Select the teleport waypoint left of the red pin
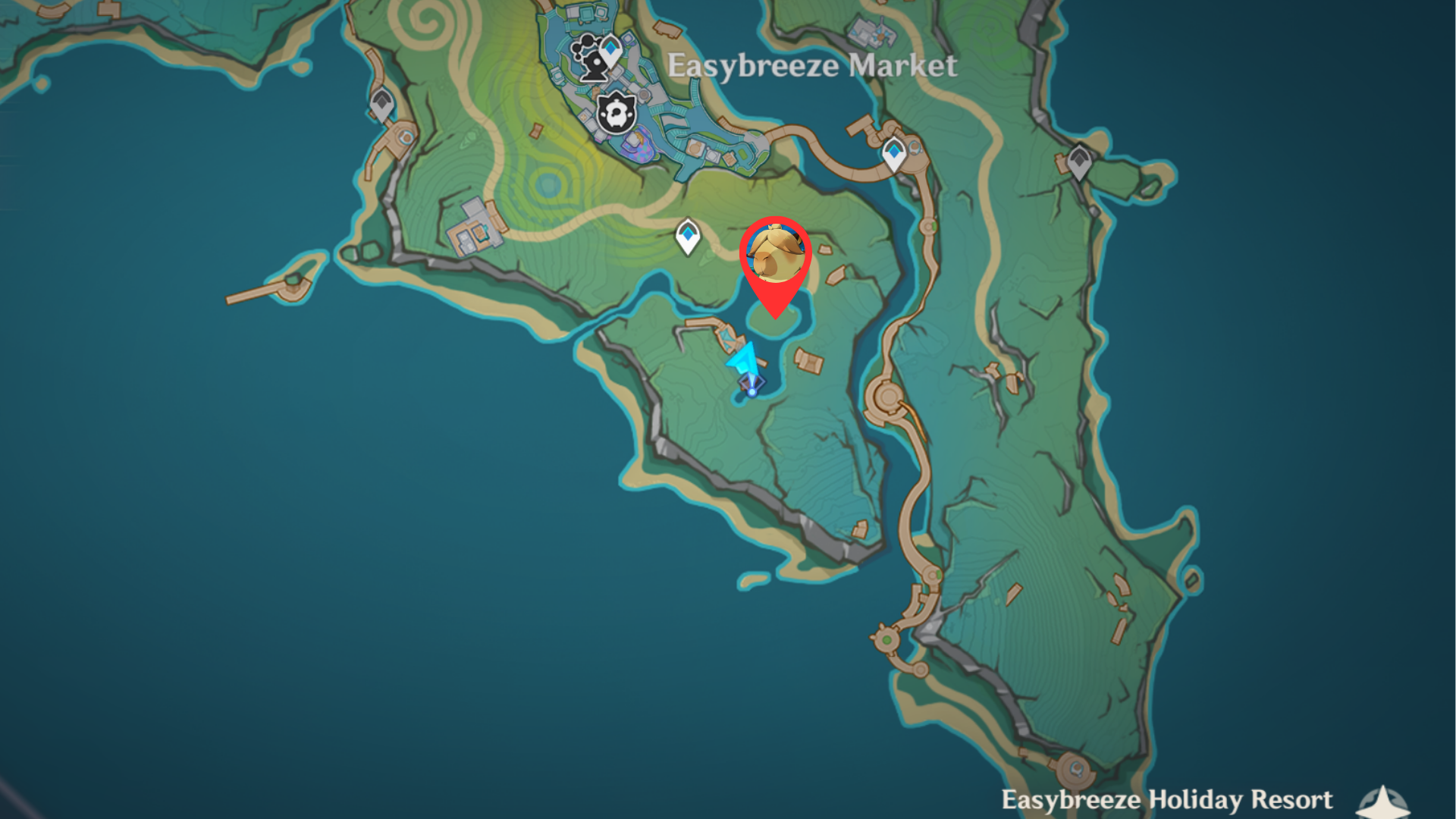1456x819 pixels. click(x=688, y=236)
